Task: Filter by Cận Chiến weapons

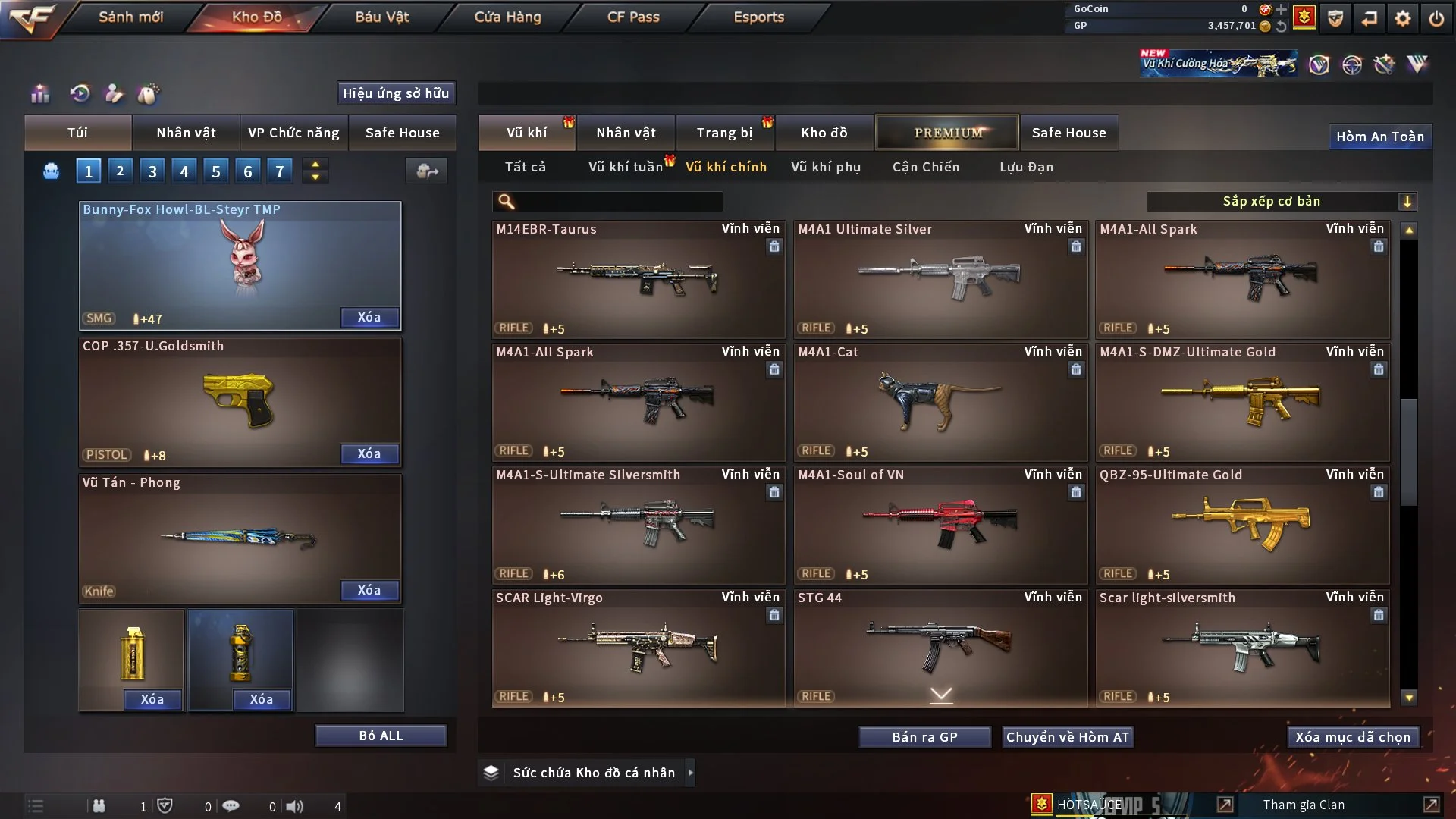Action: tap(926, 167)
